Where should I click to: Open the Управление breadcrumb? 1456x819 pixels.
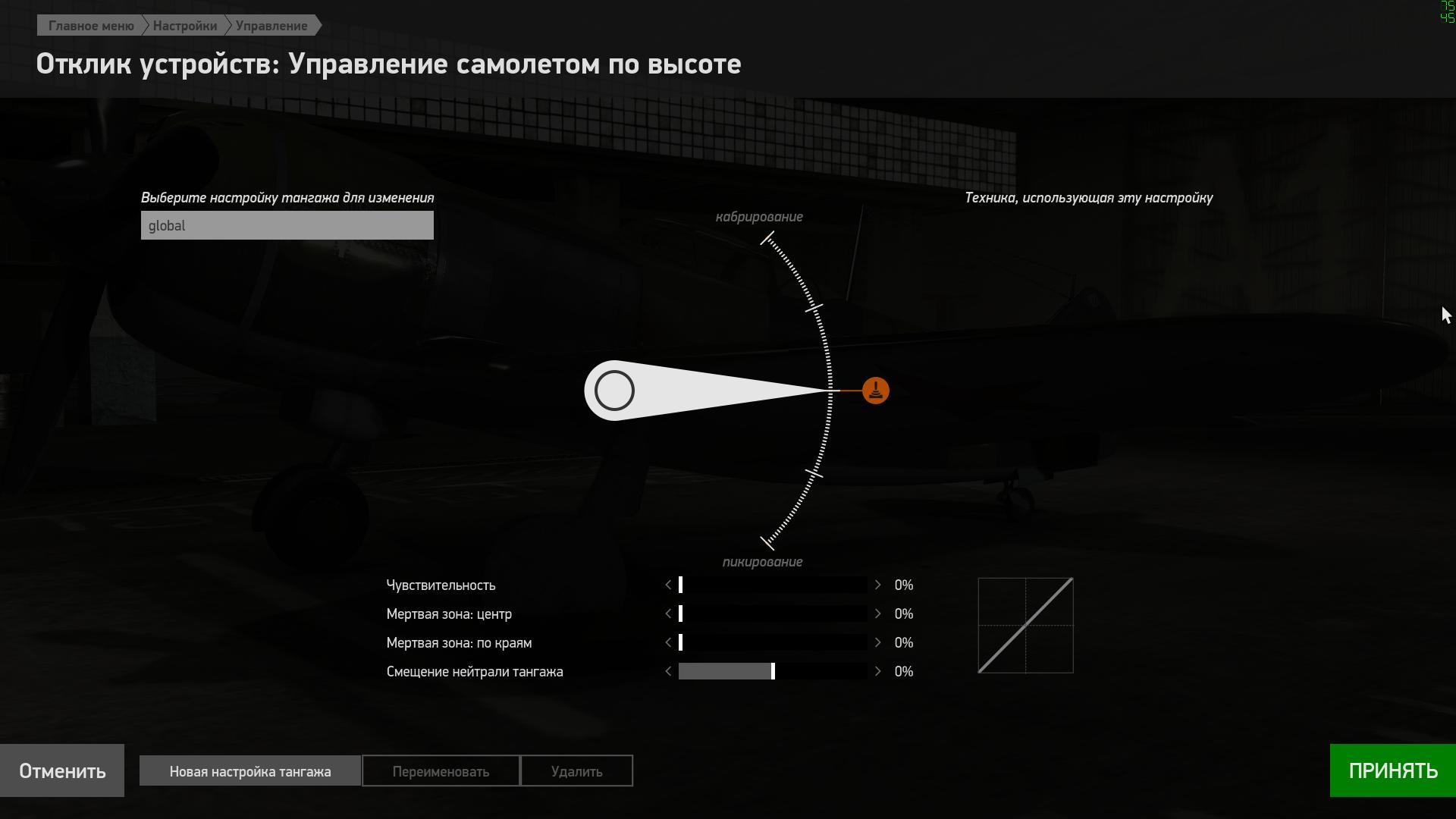click(271, 26)
